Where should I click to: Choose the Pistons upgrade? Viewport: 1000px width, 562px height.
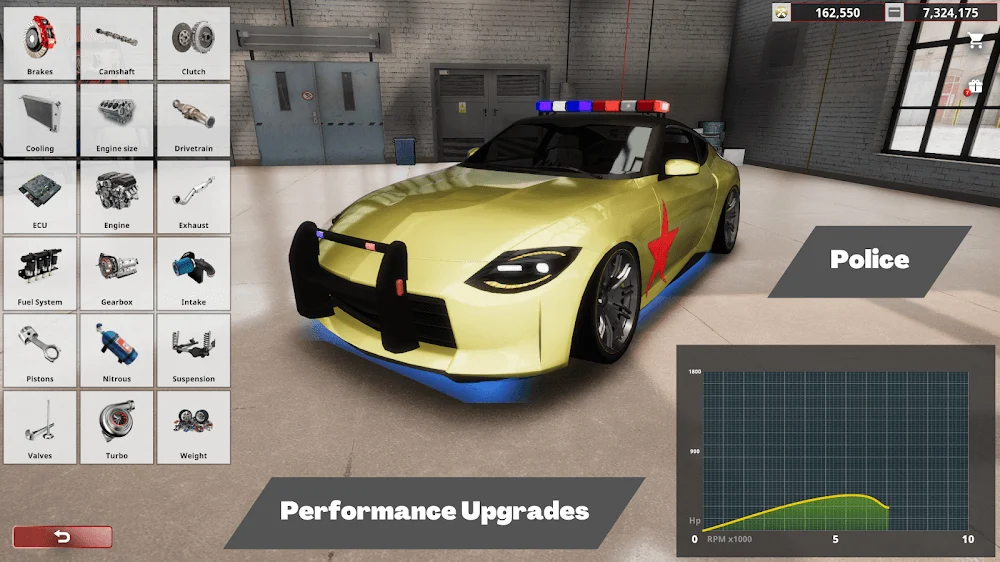40,351
